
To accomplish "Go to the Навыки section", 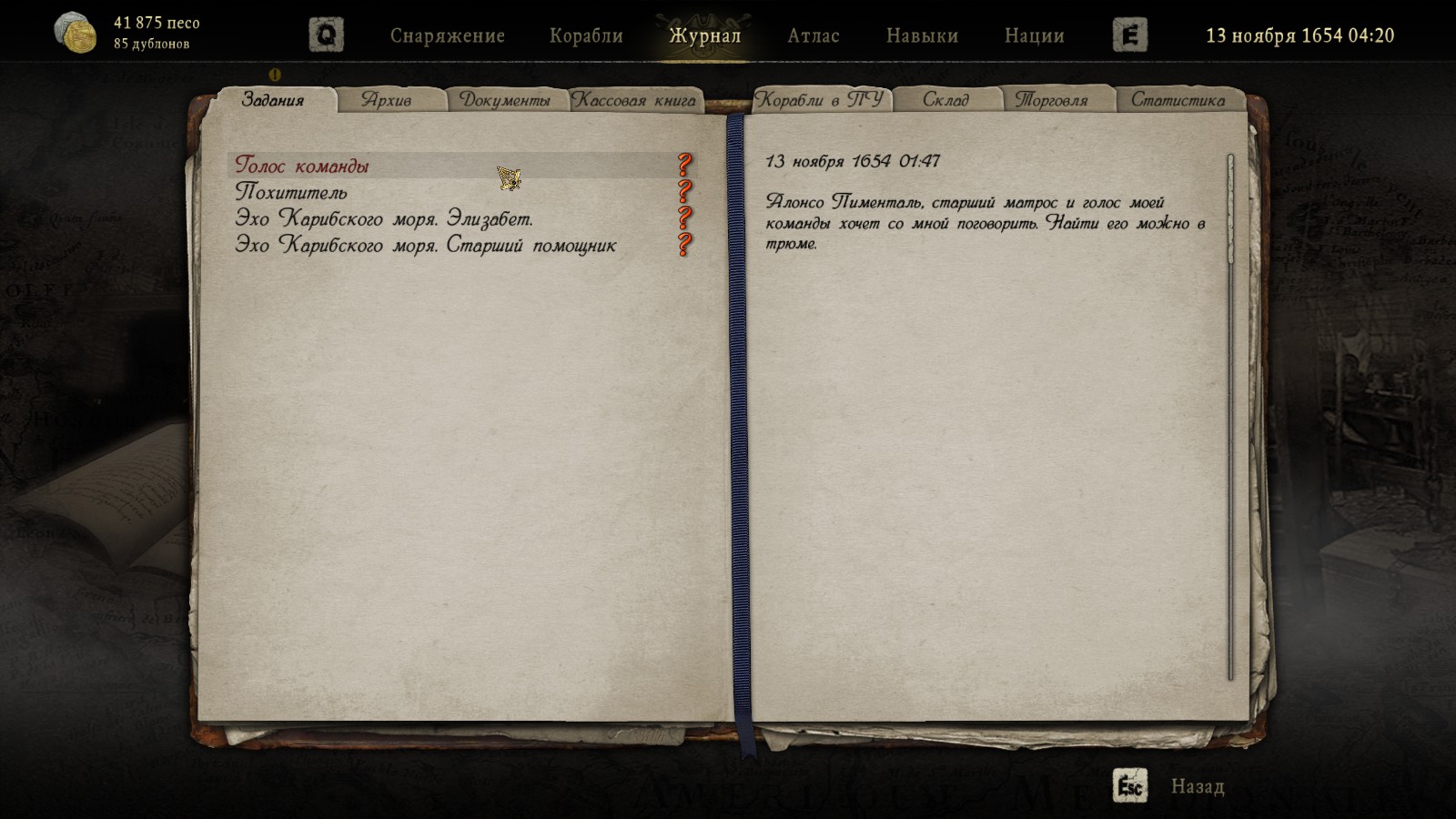I will [x=922, y=35].
